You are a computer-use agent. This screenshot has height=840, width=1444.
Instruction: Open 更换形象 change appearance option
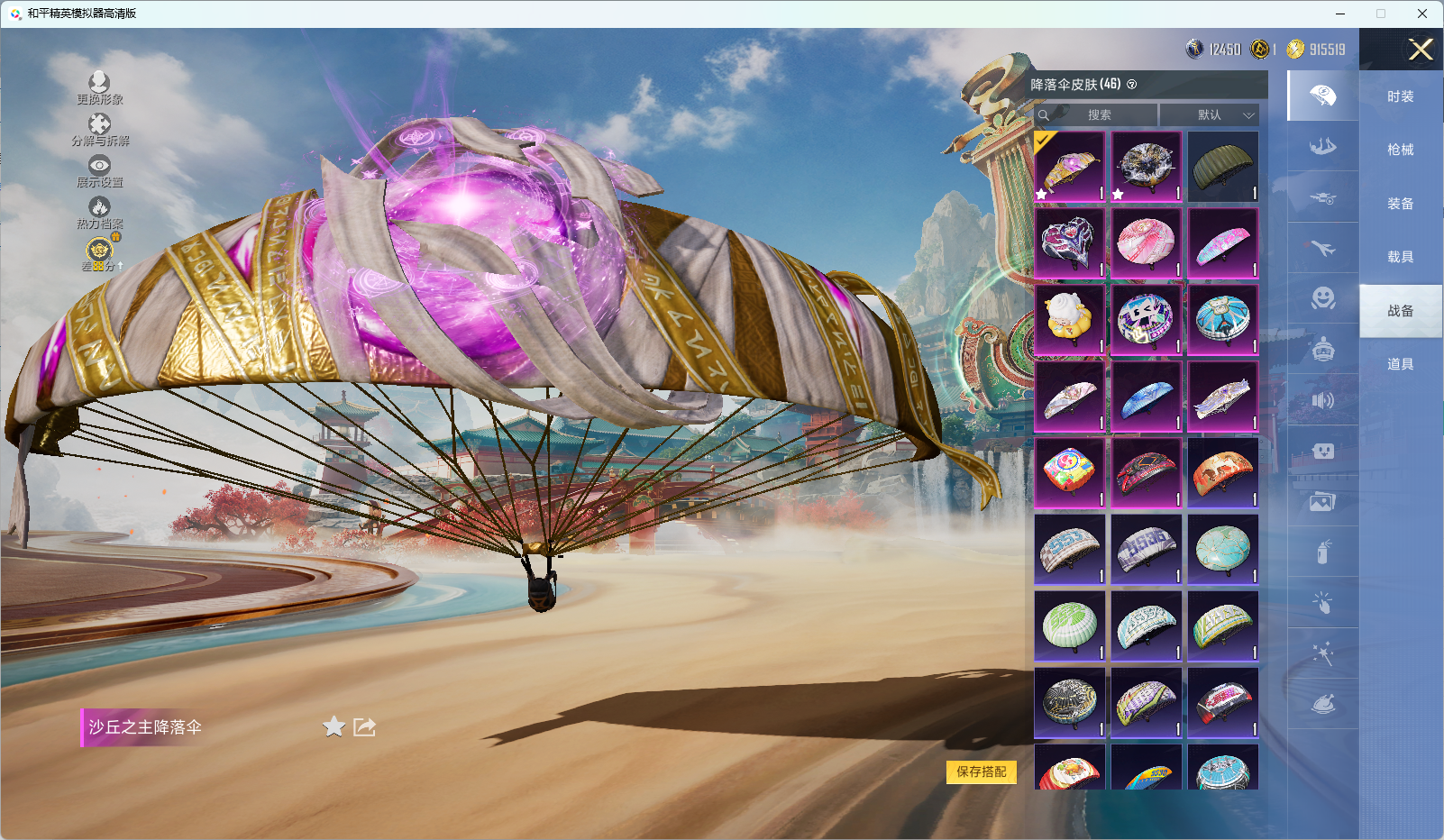[99, 88]
